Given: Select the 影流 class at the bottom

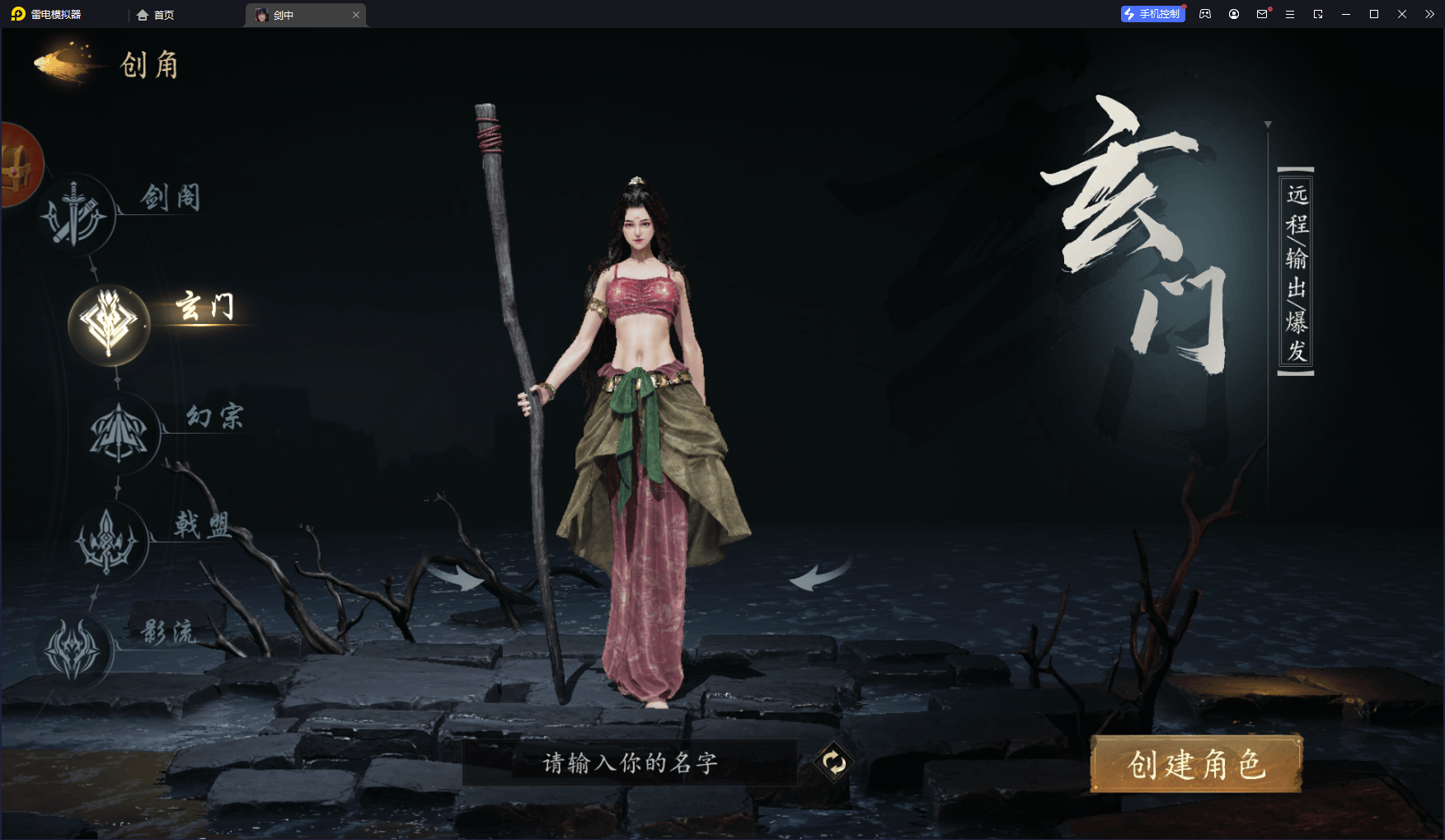Looking at the screenshot, I should tap(73, 649).
